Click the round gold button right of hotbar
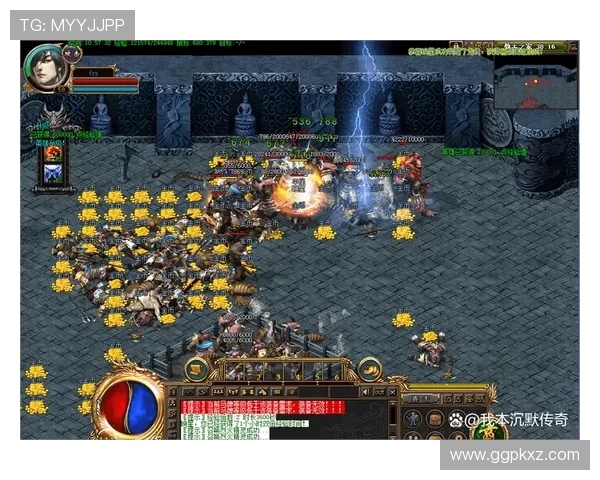 click(371, 369)
